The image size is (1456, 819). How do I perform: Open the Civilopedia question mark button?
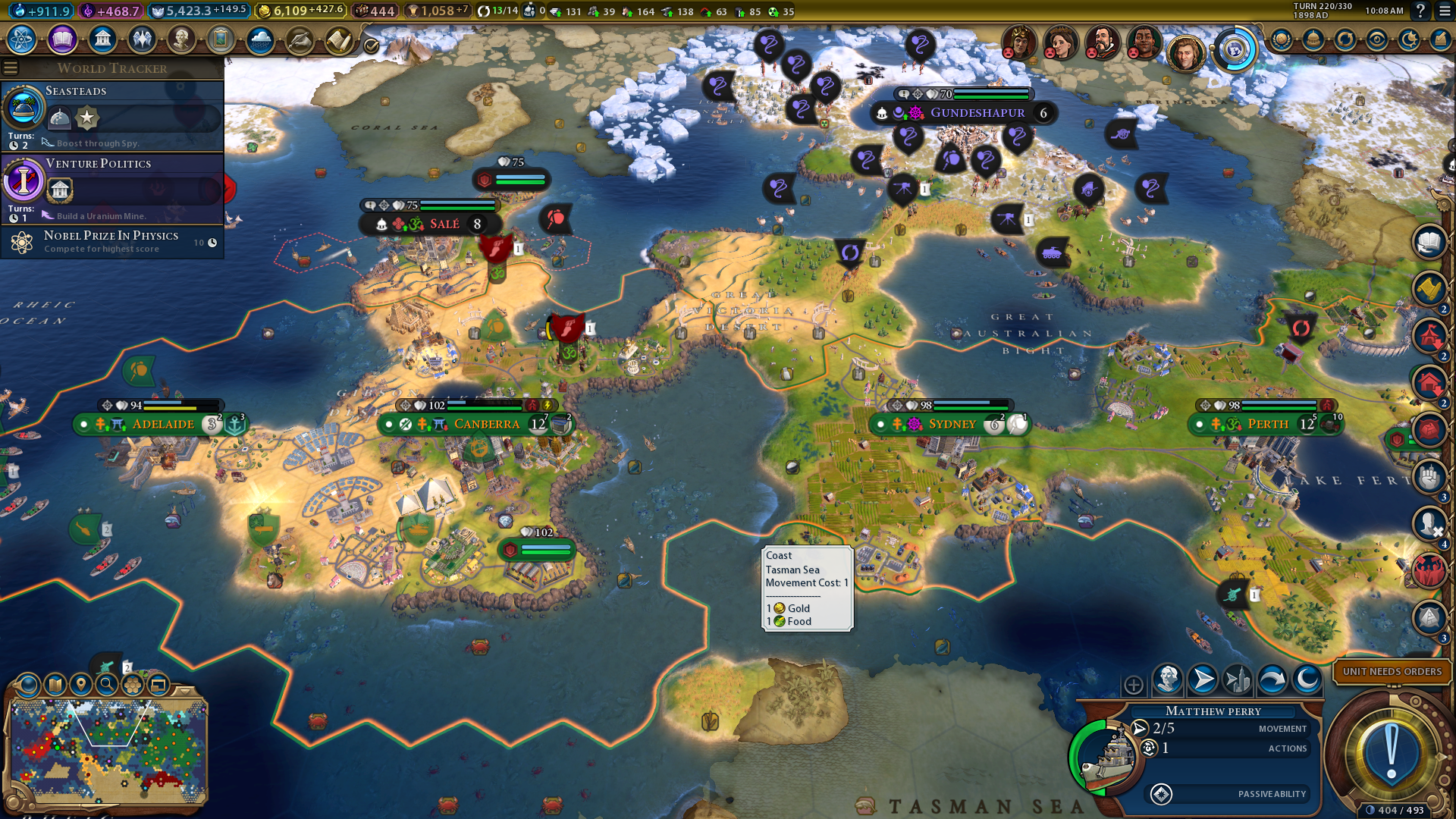1420,11
